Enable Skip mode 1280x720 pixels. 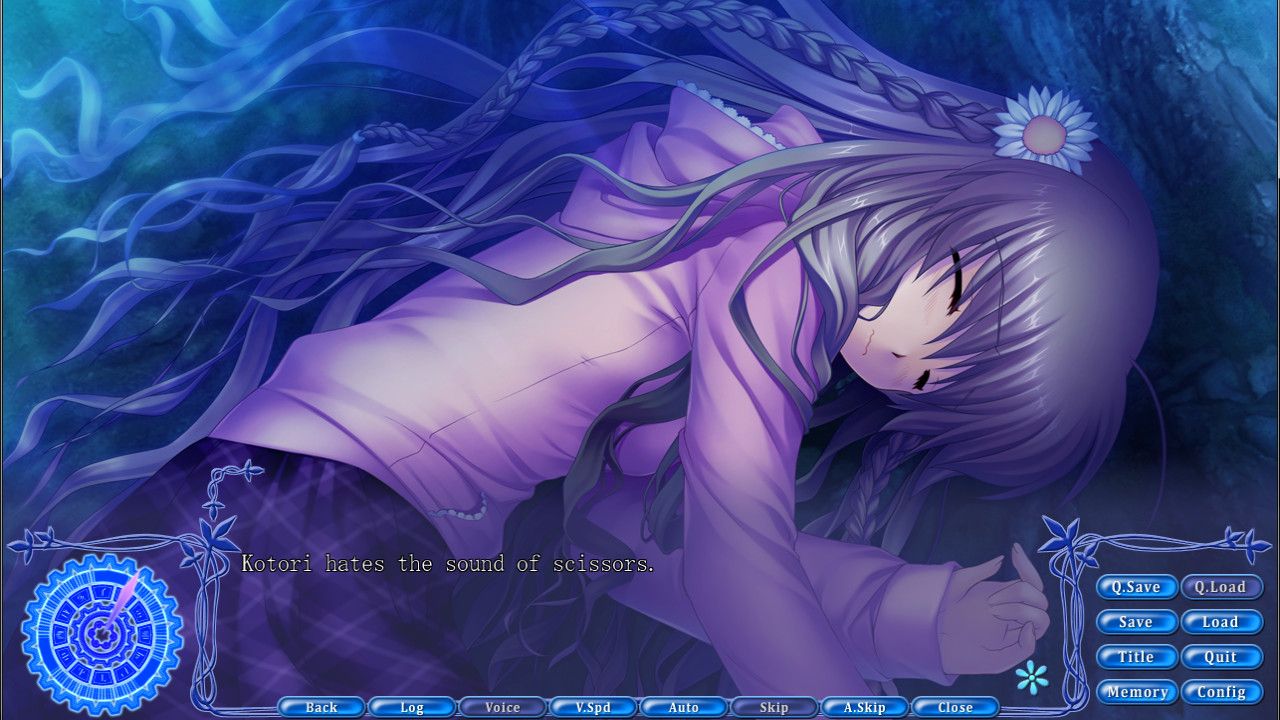coord(775,707)
